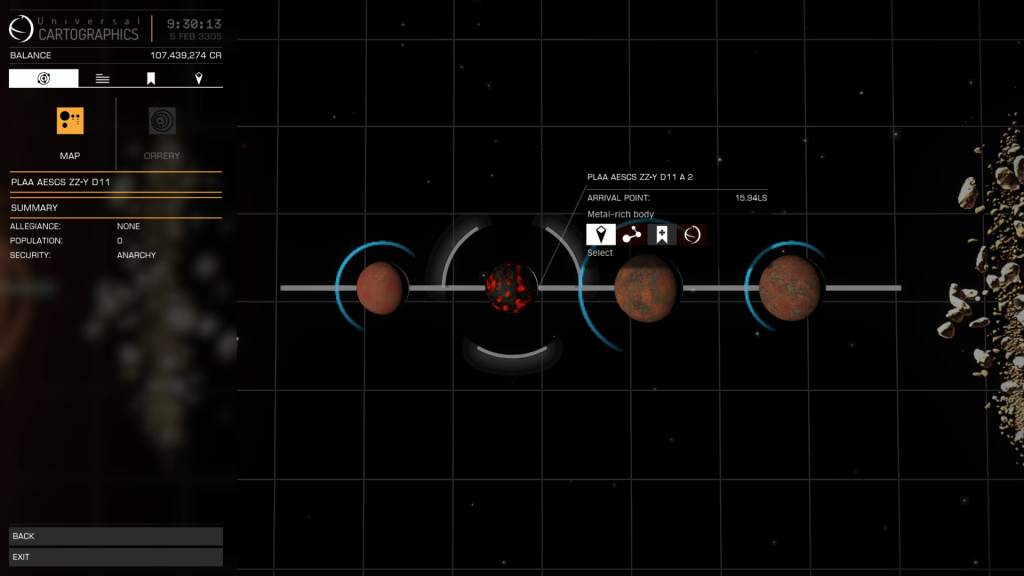
Task: Select the PLAA AESCS ZZ-Y D11 system row
Action: coord(116,183)
